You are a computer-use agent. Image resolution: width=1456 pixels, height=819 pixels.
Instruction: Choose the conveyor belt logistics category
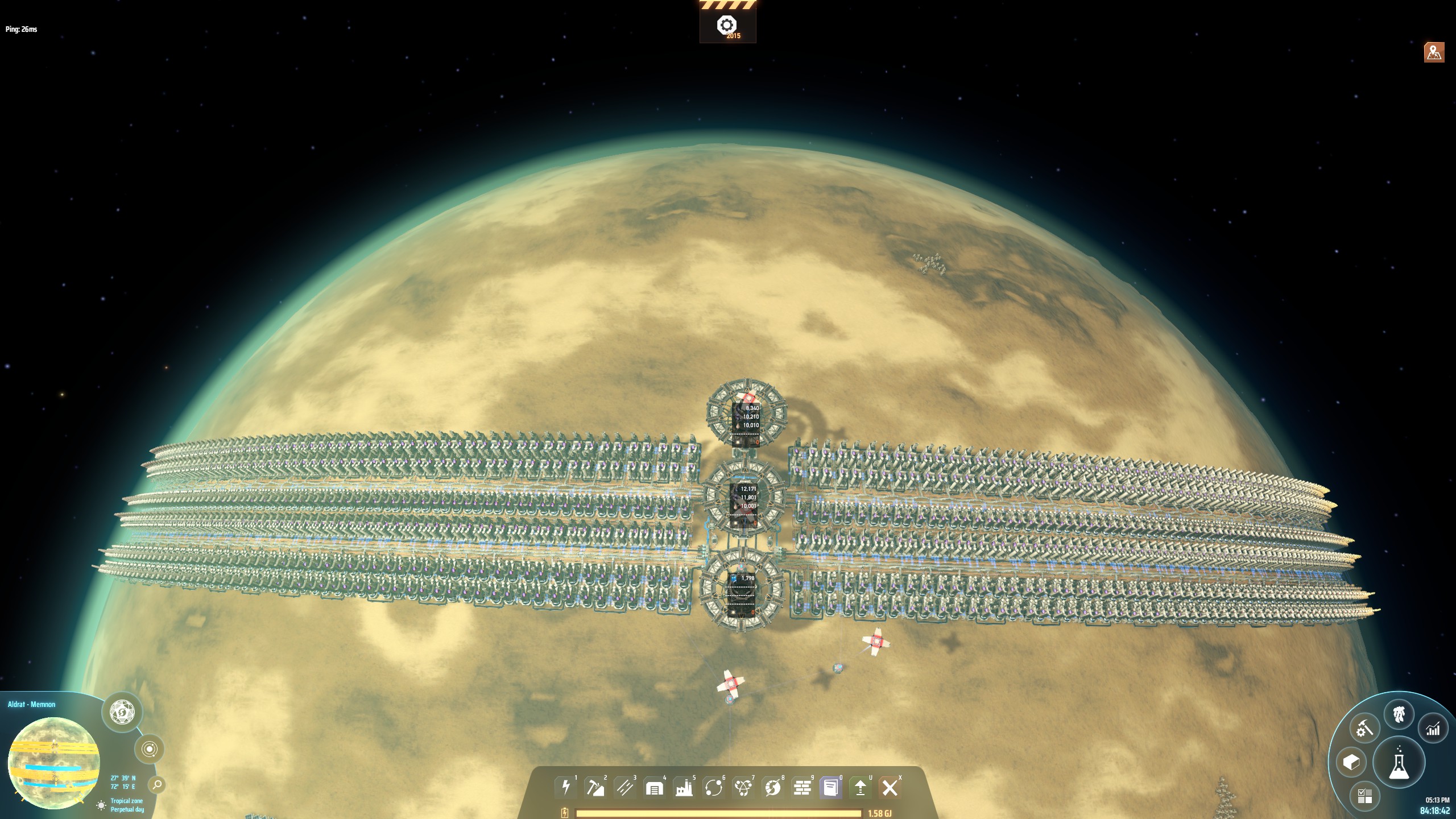coord(625,788)
